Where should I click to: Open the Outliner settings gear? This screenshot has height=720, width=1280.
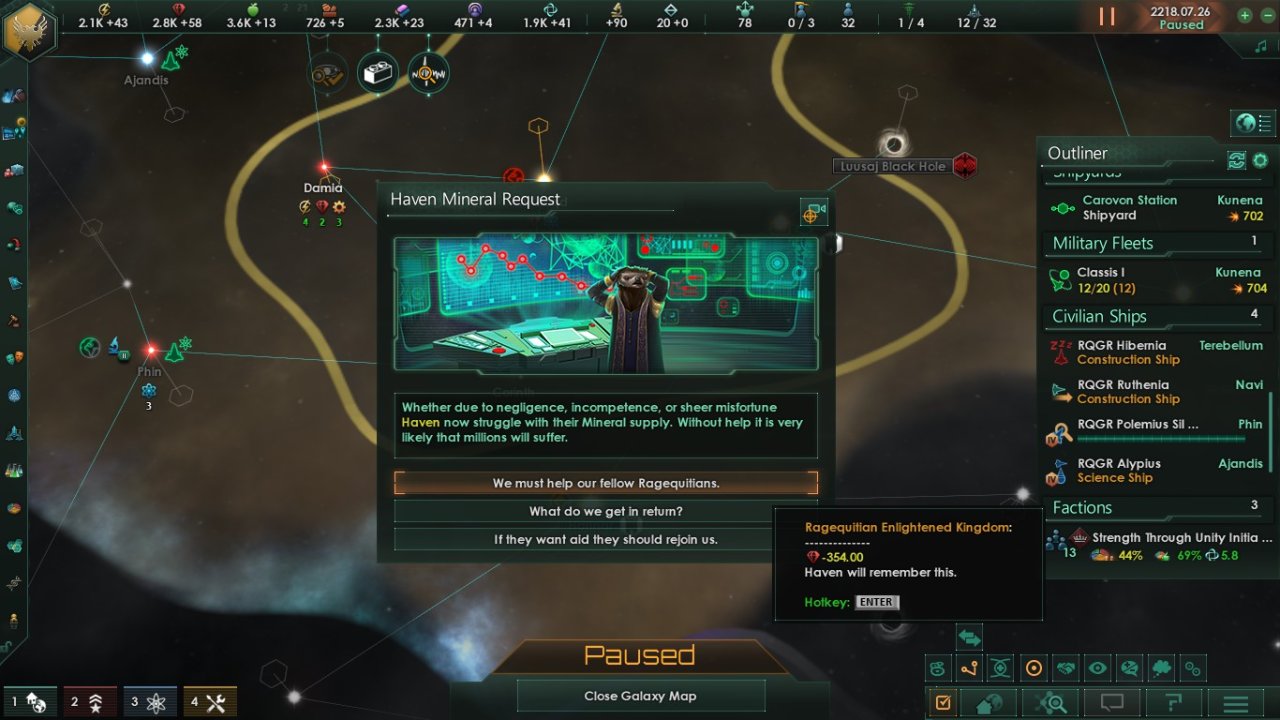coord(1260,160)
